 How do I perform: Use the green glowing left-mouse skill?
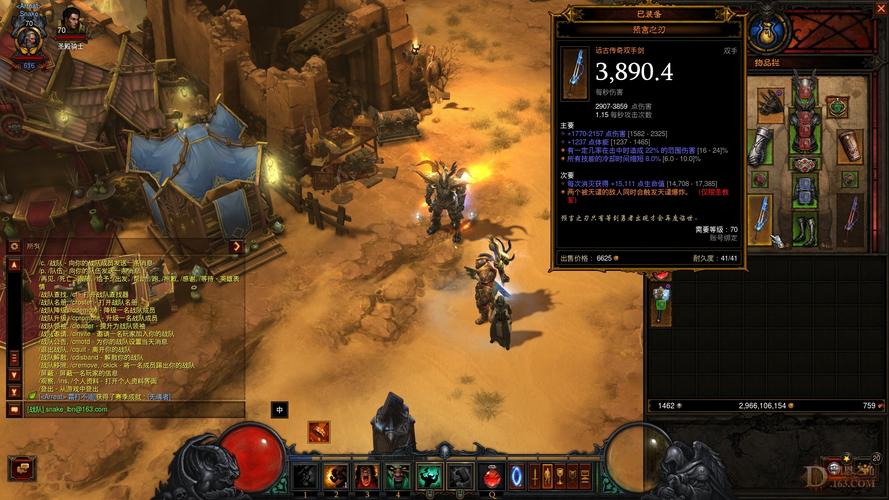tap(429, 476)
